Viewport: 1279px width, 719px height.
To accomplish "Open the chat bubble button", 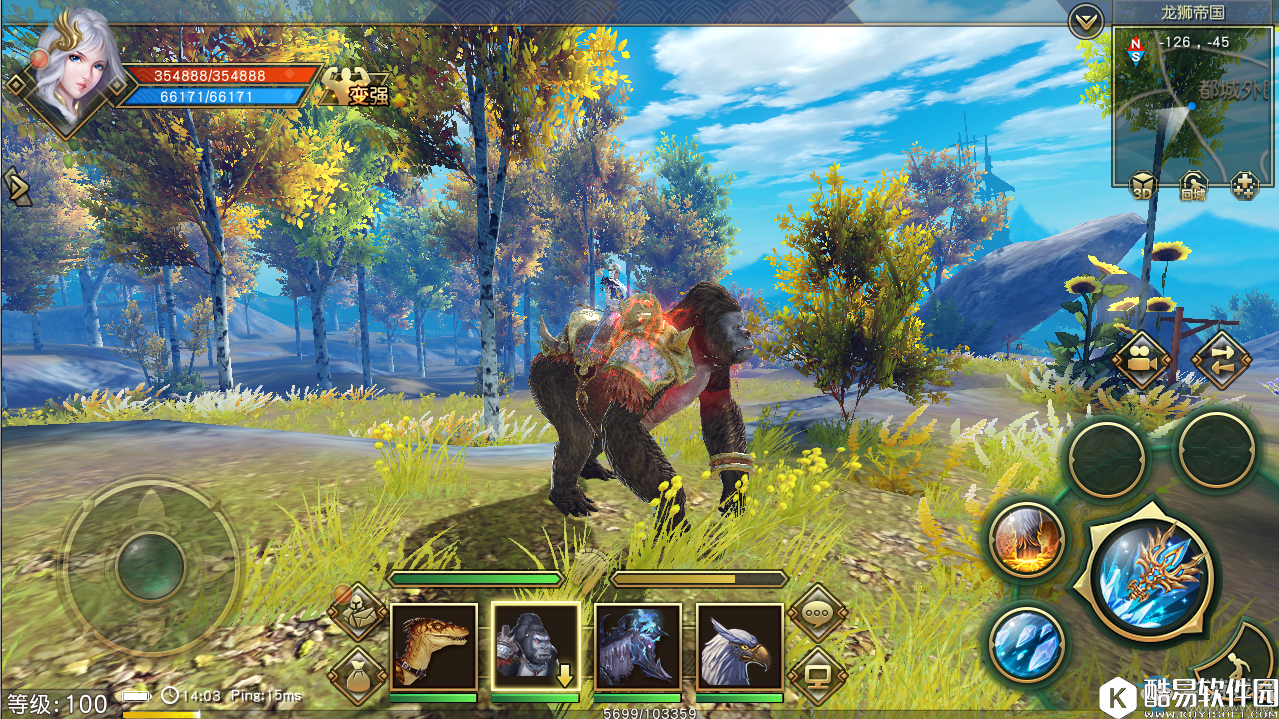I will point(817,613).
